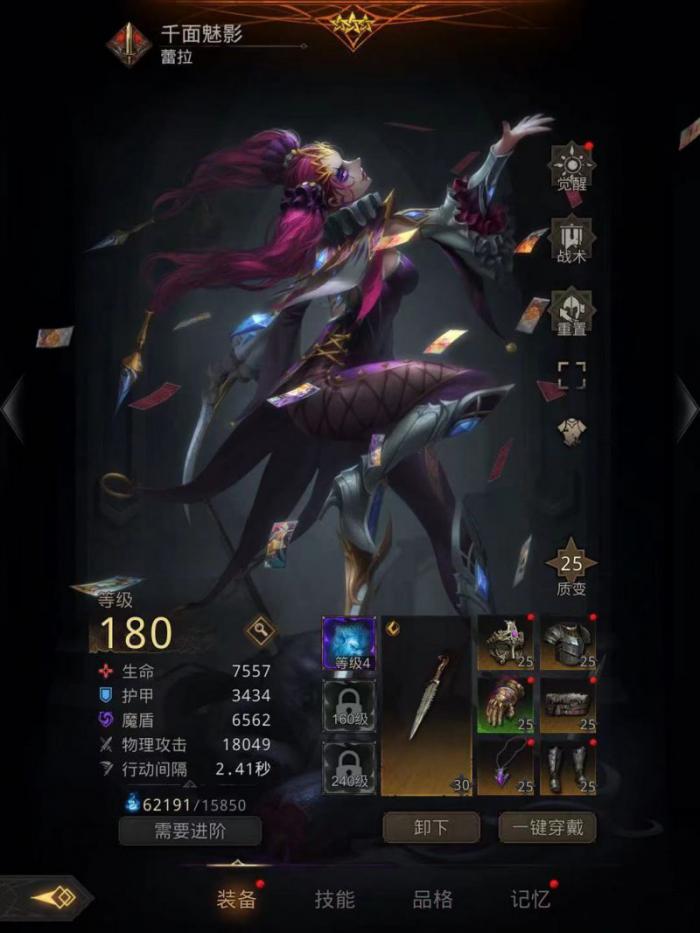Viewport: 700px width, 933px height.
Task: Click the 需要进阶 advancement button
Action: 190,830
